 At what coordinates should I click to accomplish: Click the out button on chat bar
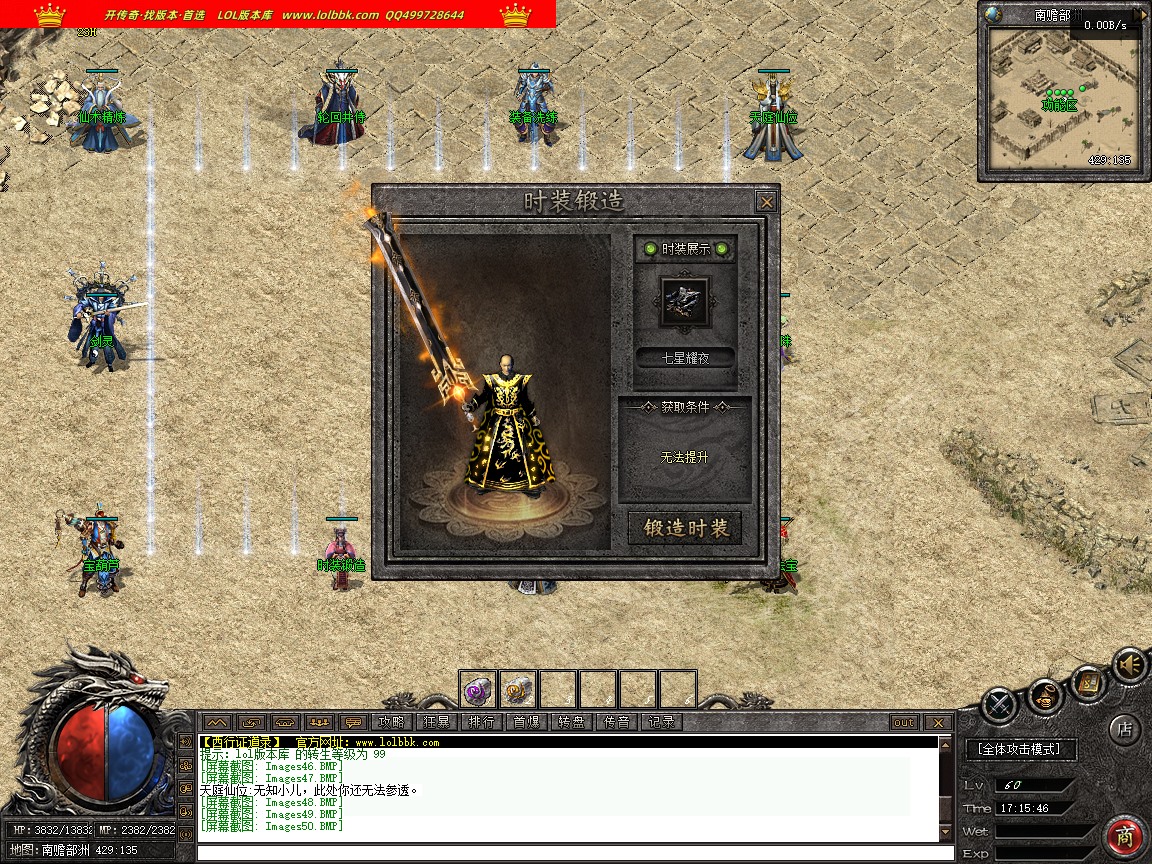[x=903, y=722]
